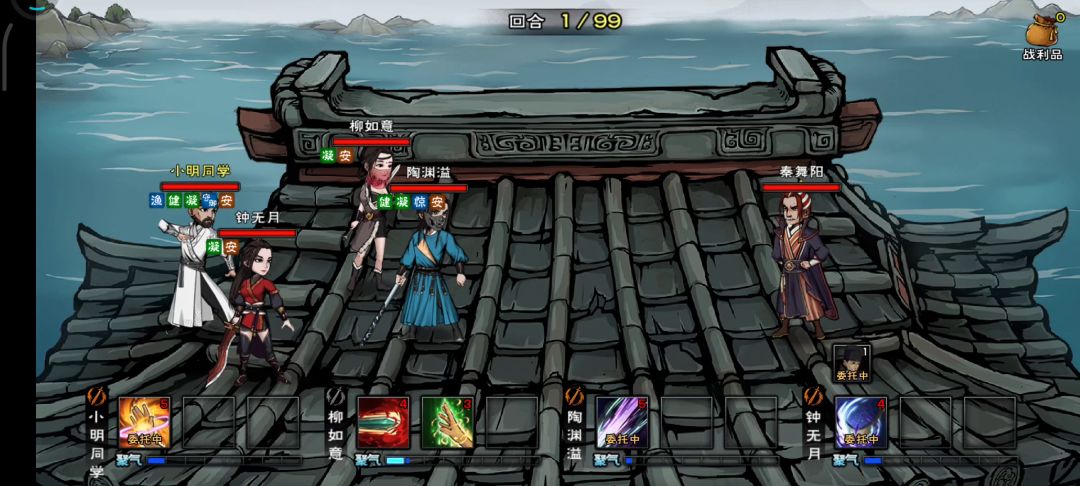
Task: Activate 柳如意's green claw skill
Action: coord(446,422)
